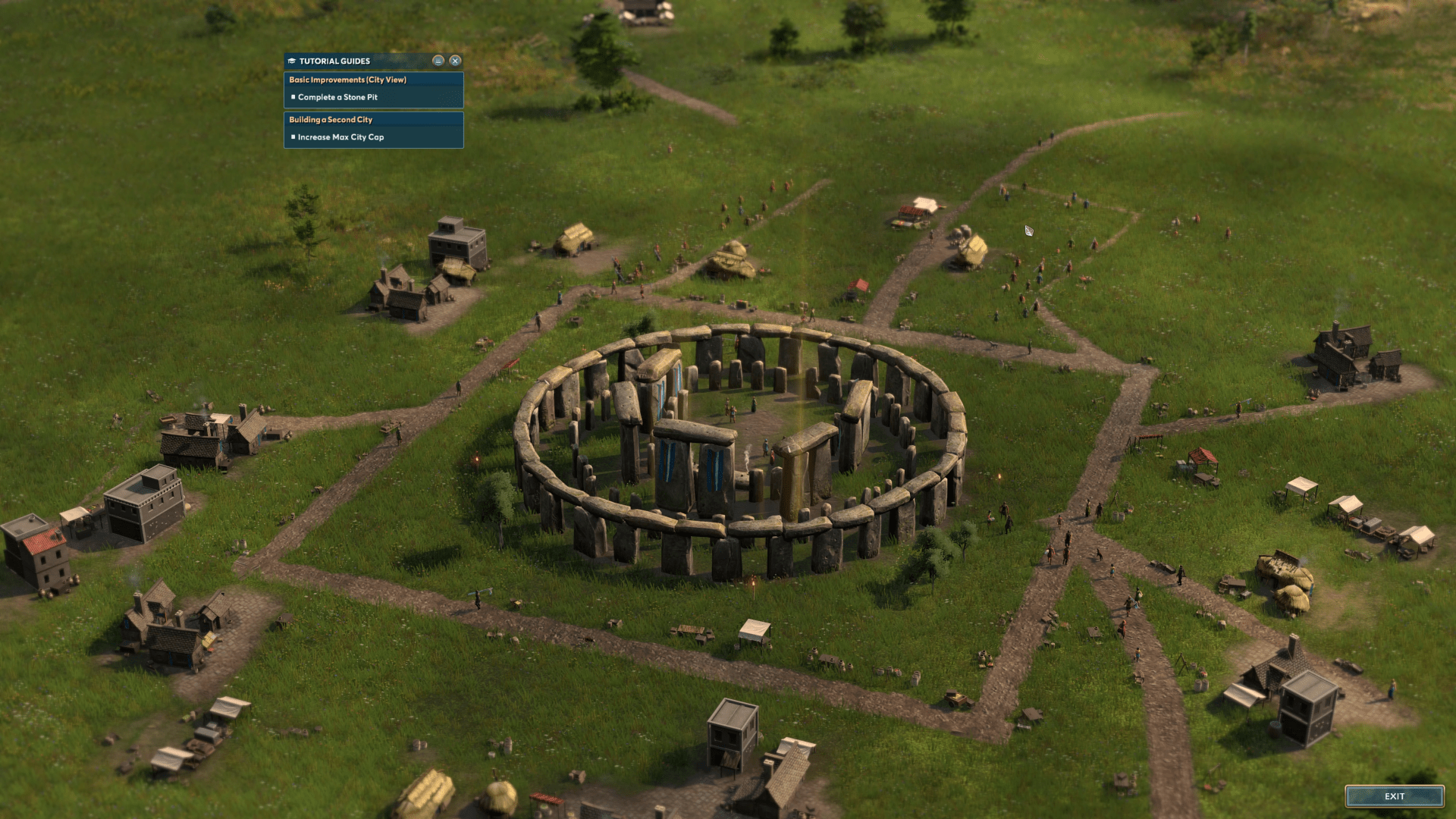Select the Basic Improvements (City View) guide
Screen dimensions: 1456x819
(x=348, y=80)
